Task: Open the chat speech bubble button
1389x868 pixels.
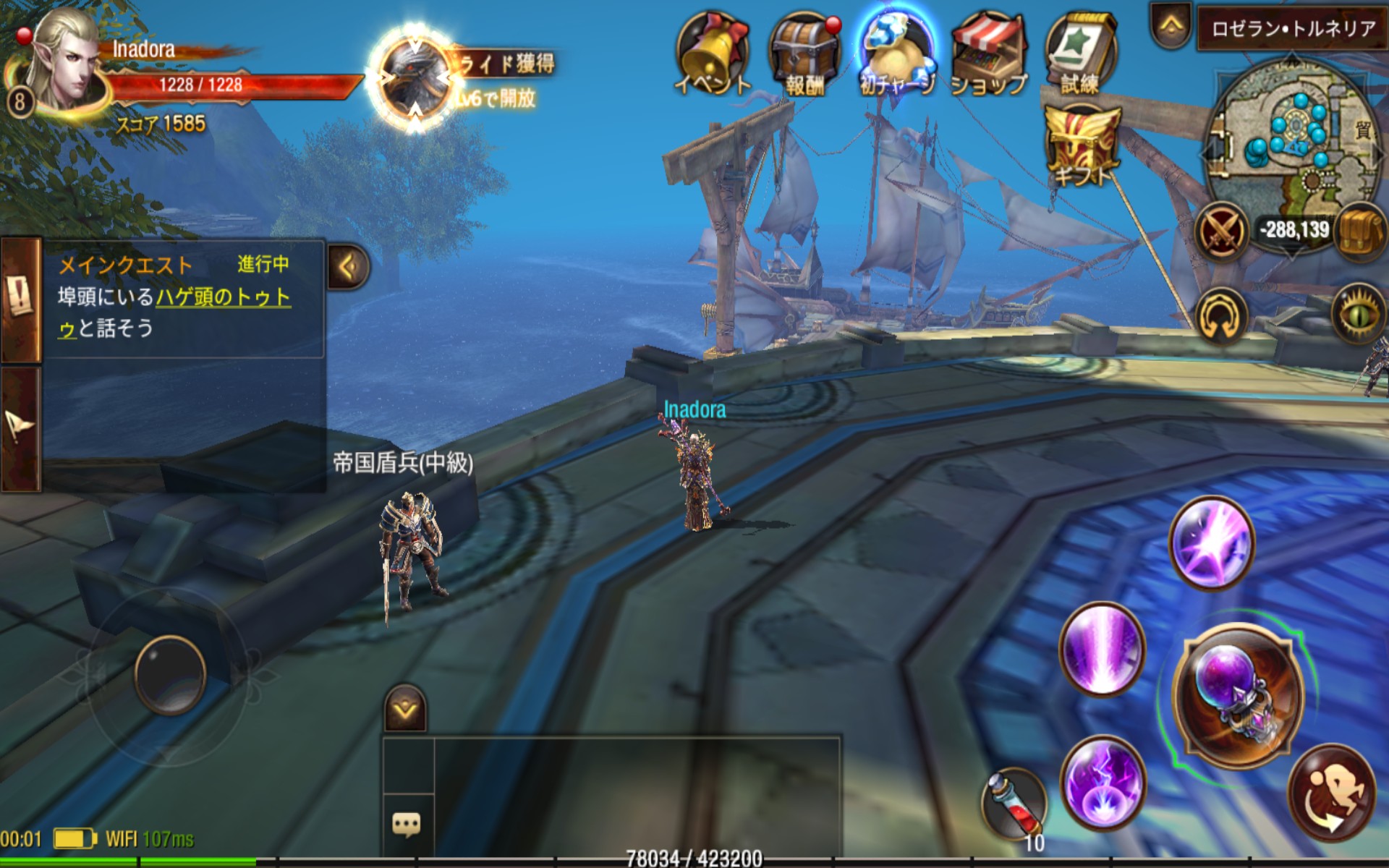Action: coord(407,824)
